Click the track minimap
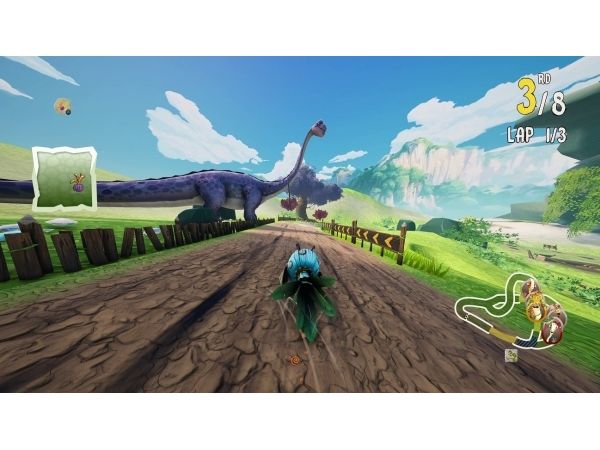This screenshot has height=450, width=600. pos(510,307)
